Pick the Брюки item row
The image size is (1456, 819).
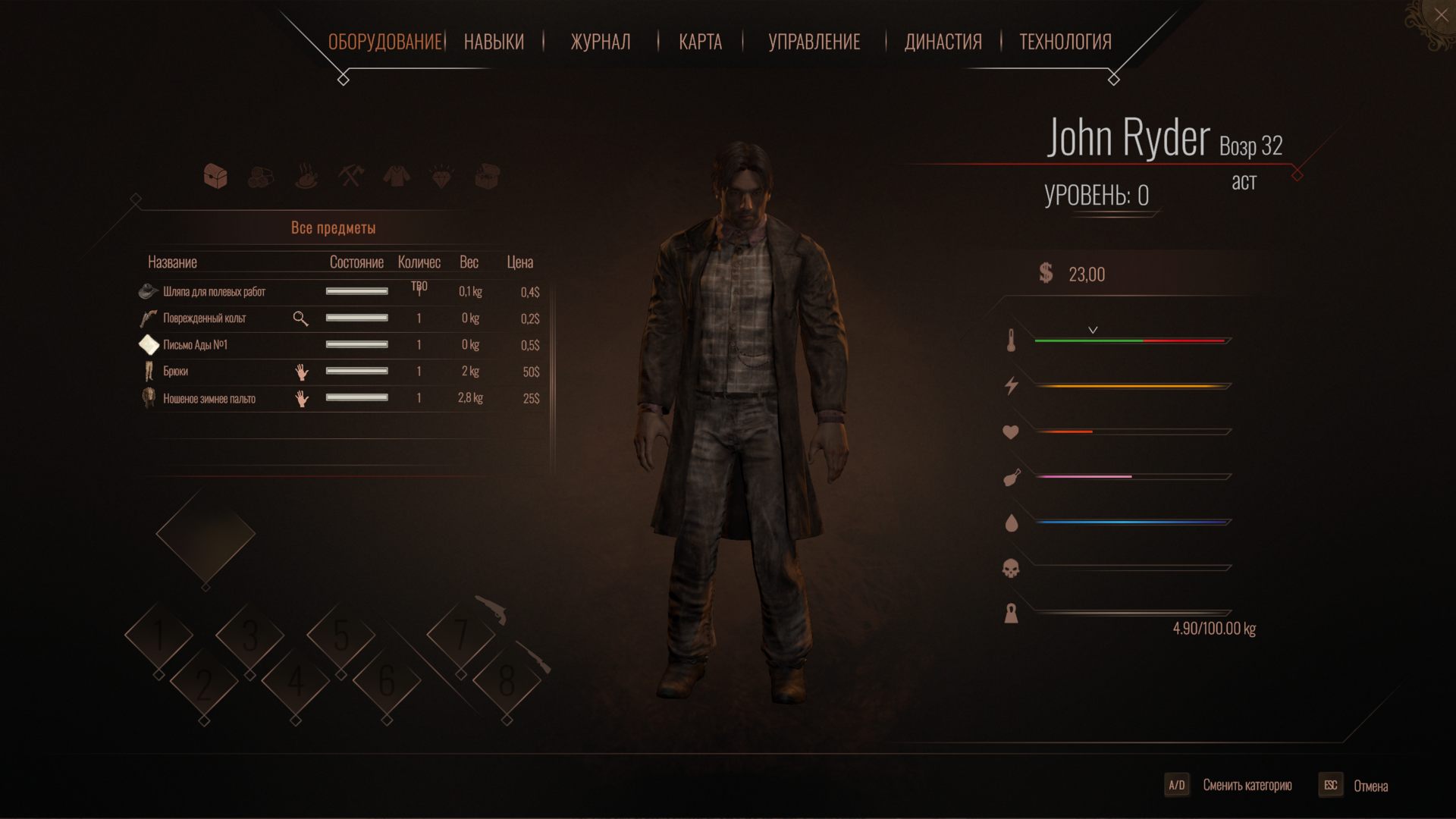(x=176, y=372)
